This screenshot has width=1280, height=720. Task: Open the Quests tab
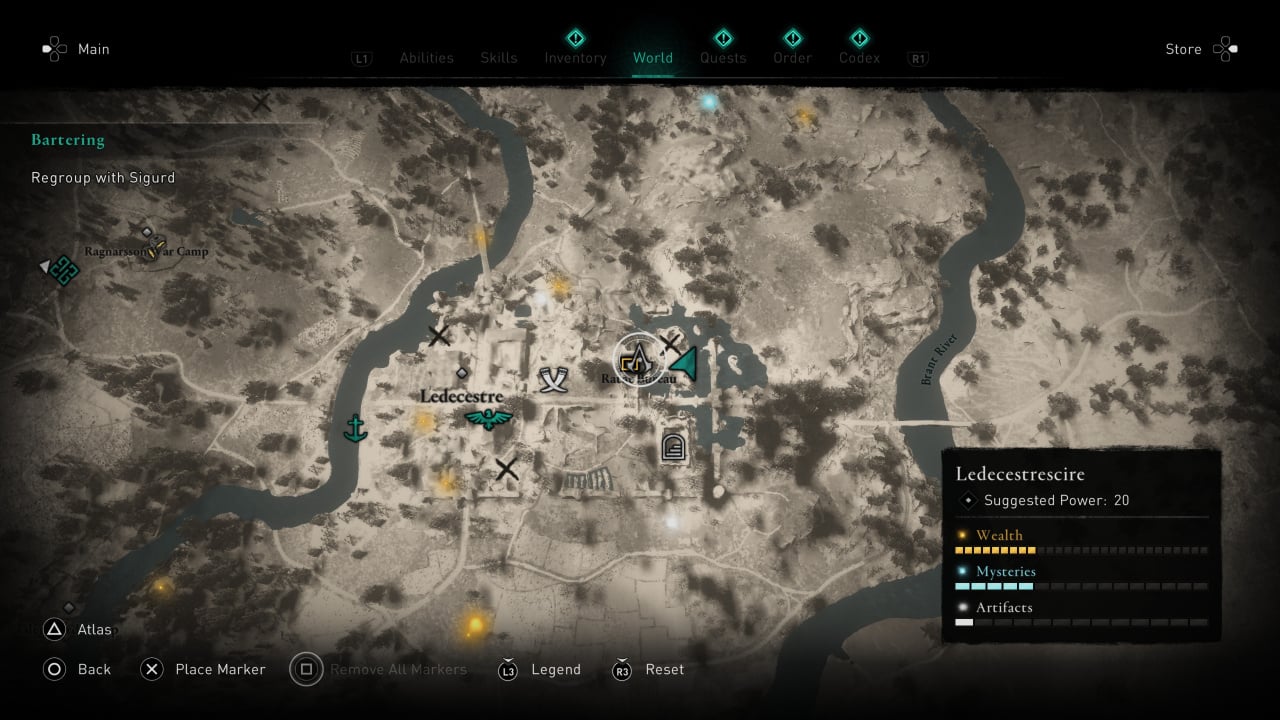723,58
